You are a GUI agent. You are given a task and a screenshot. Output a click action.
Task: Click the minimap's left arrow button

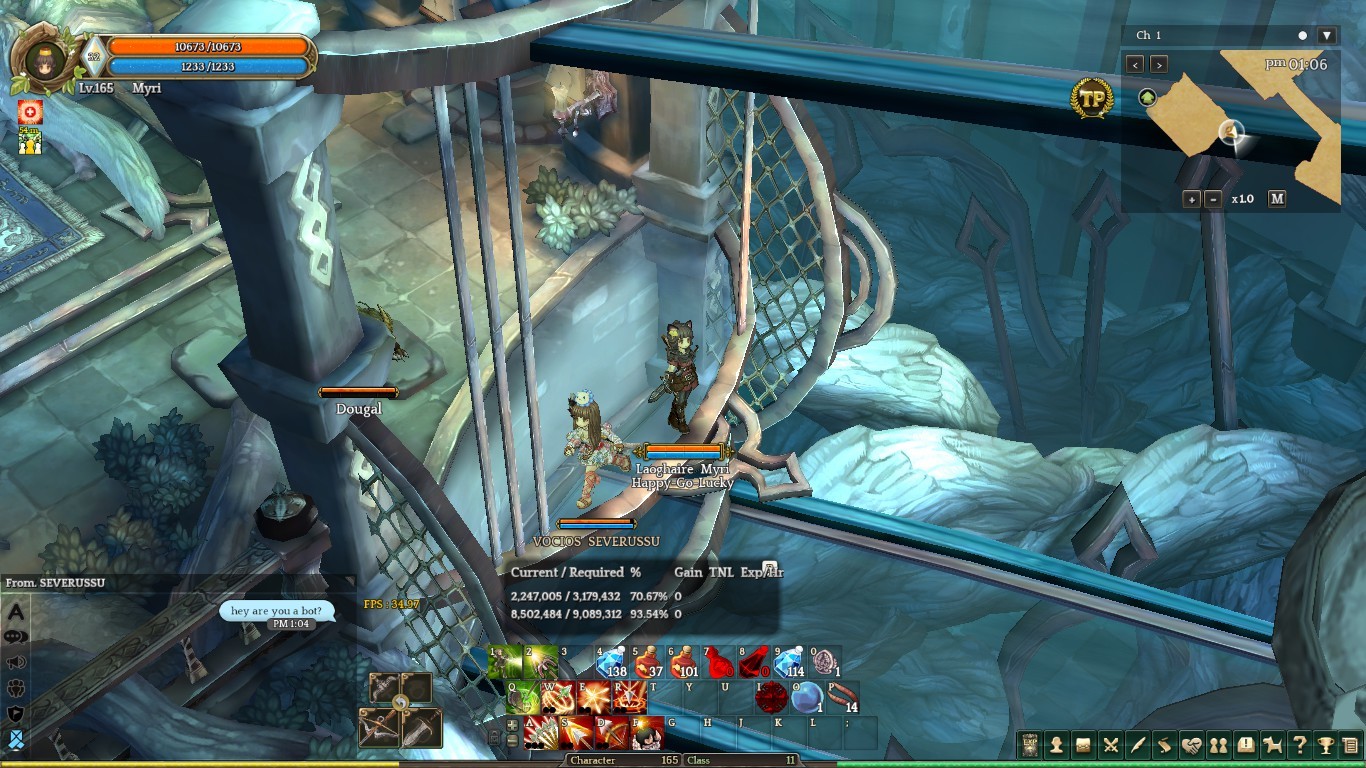click(x=1135, y=64)
